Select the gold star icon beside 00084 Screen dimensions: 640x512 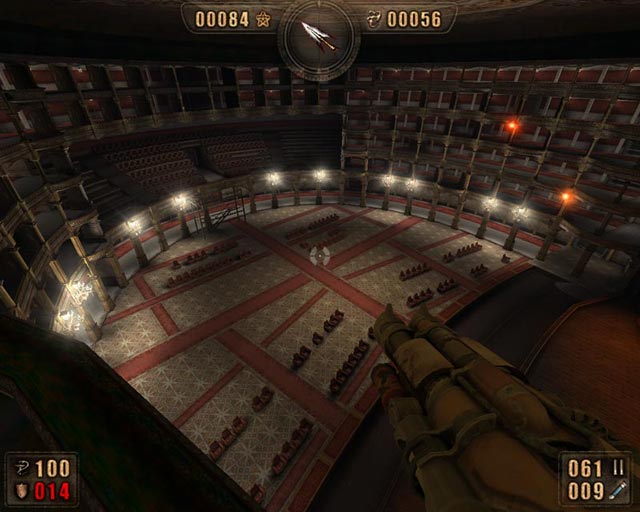(263, 18)
